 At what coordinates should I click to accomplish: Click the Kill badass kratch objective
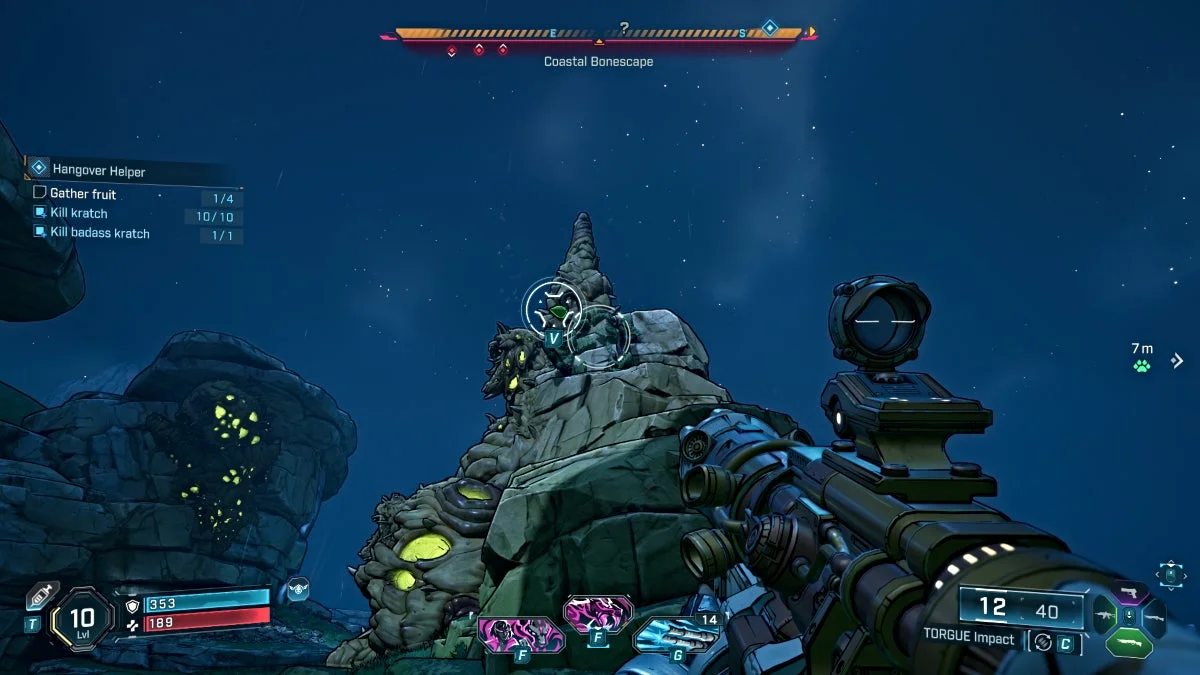point(99,233)
